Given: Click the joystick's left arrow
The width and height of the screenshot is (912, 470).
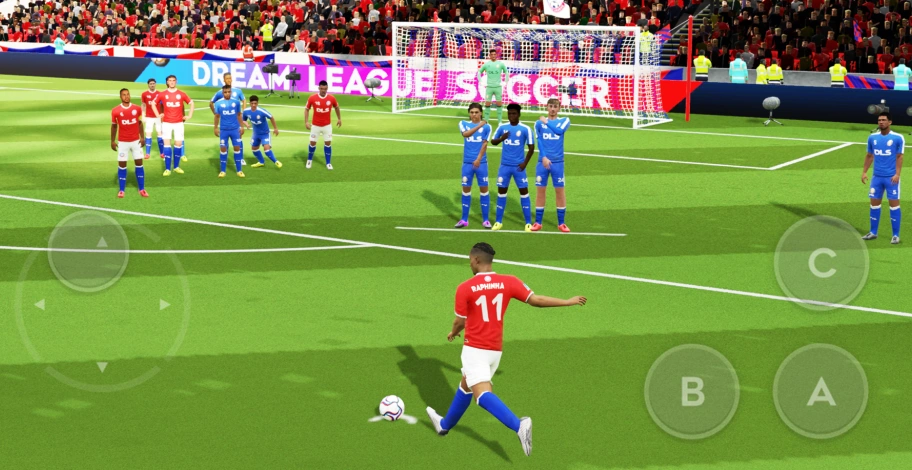Looking at the screenshot, I should click(39, 304).
